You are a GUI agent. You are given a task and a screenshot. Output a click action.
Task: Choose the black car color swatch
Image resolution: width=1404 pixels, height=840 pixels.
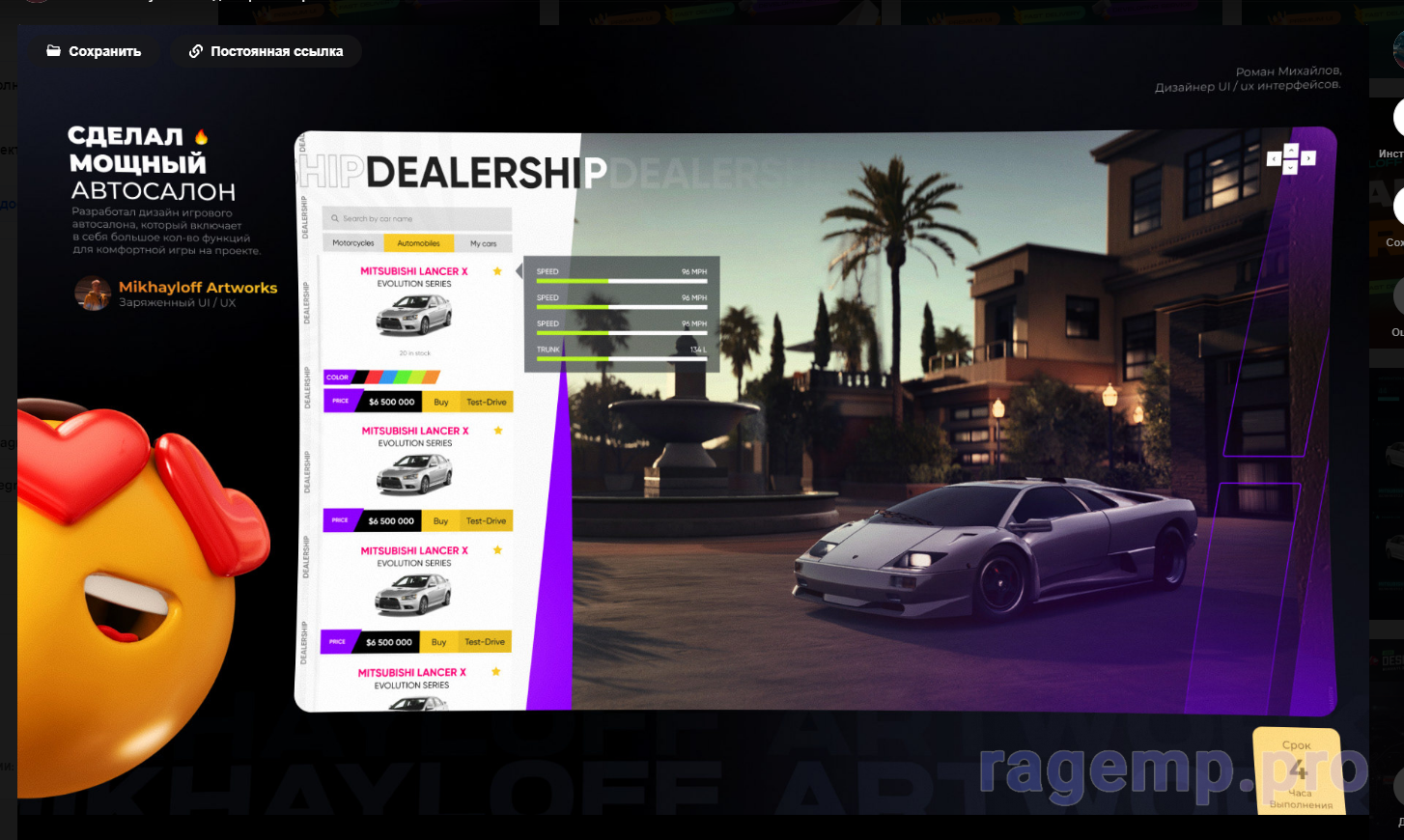361,377
